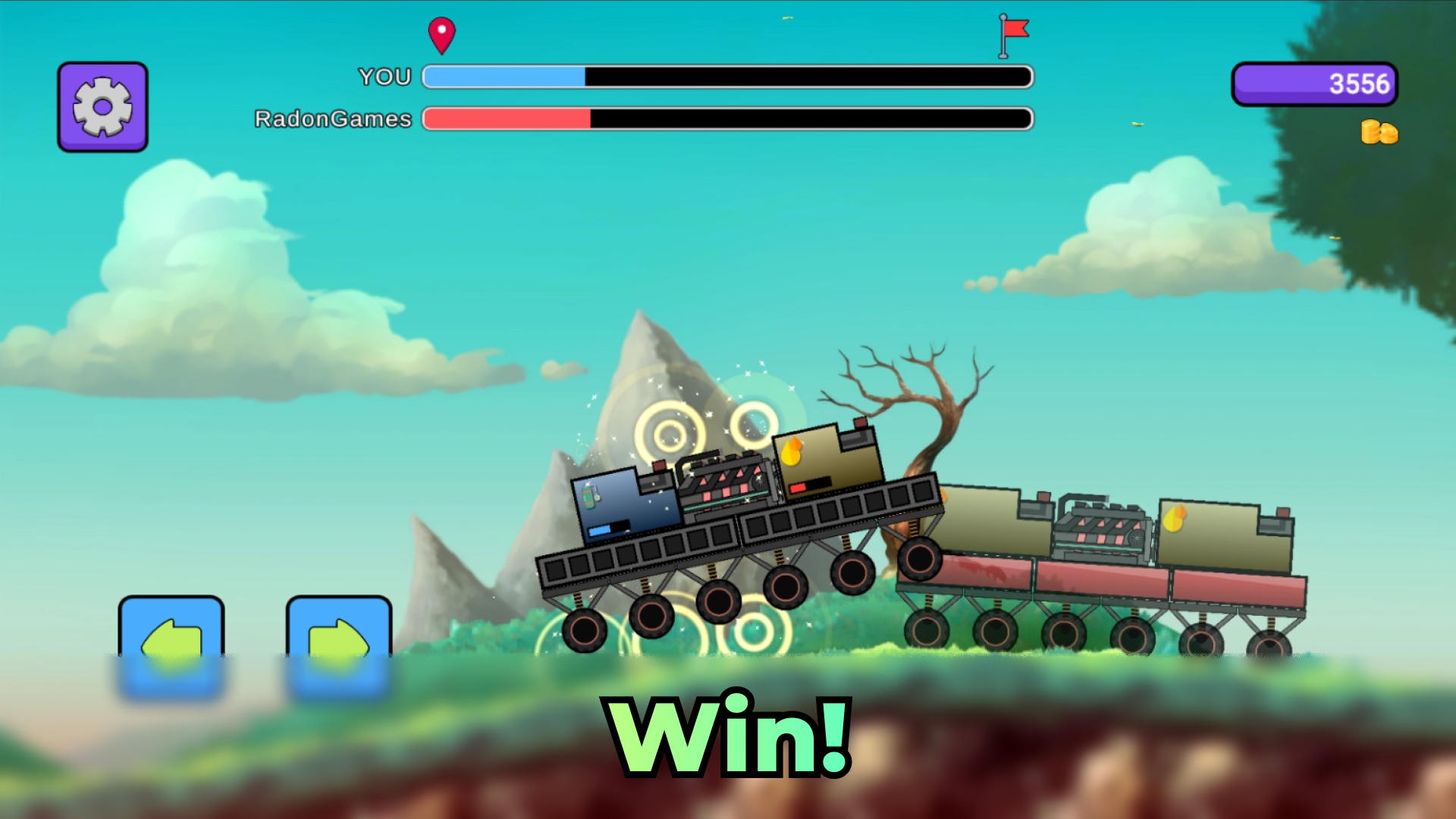The height and width of the screenshot is (819, 1456).
Task: Click the purple coin counter panel
Action: point(1315,85)
